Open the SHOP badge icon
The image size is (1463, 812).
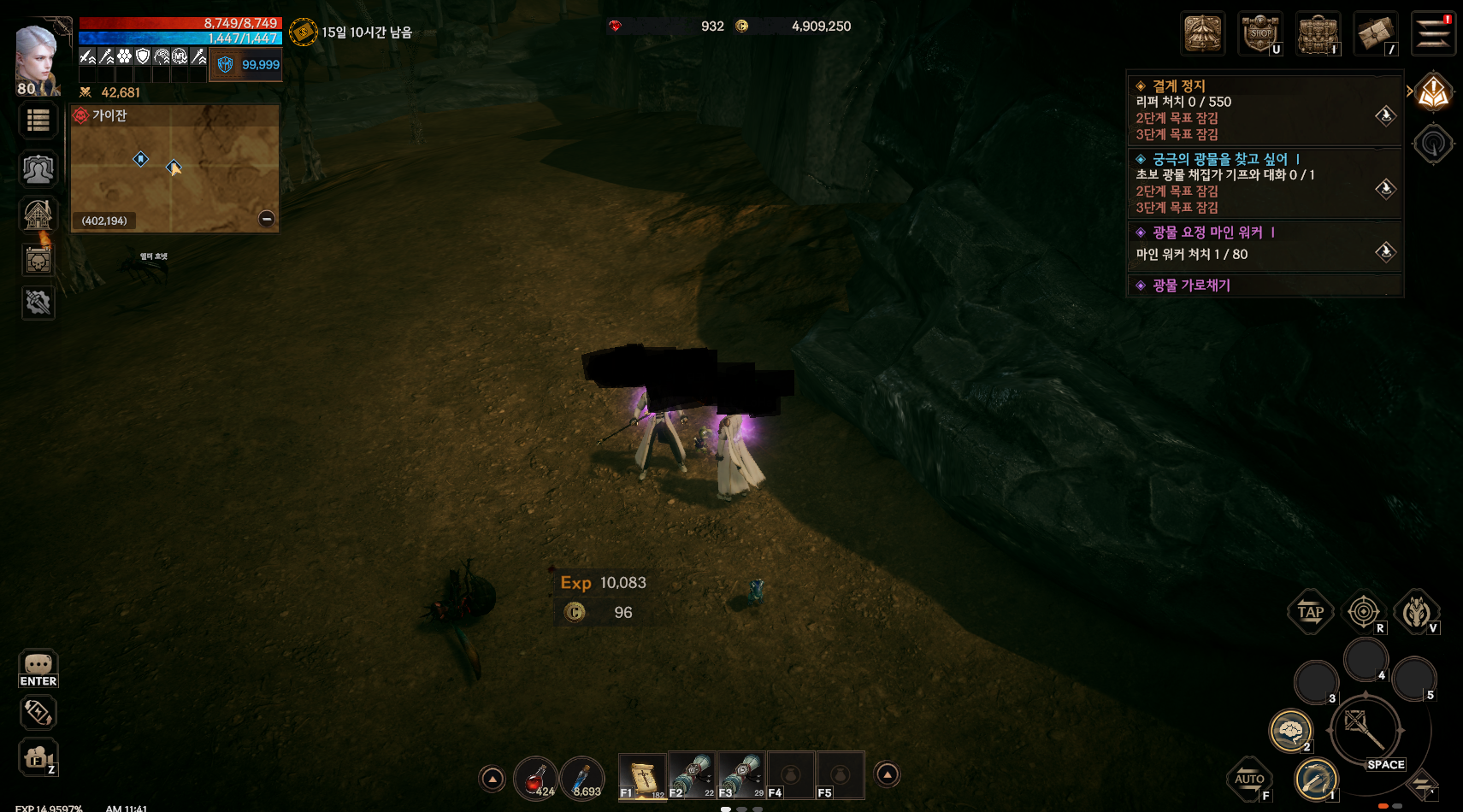(1260, 34)
